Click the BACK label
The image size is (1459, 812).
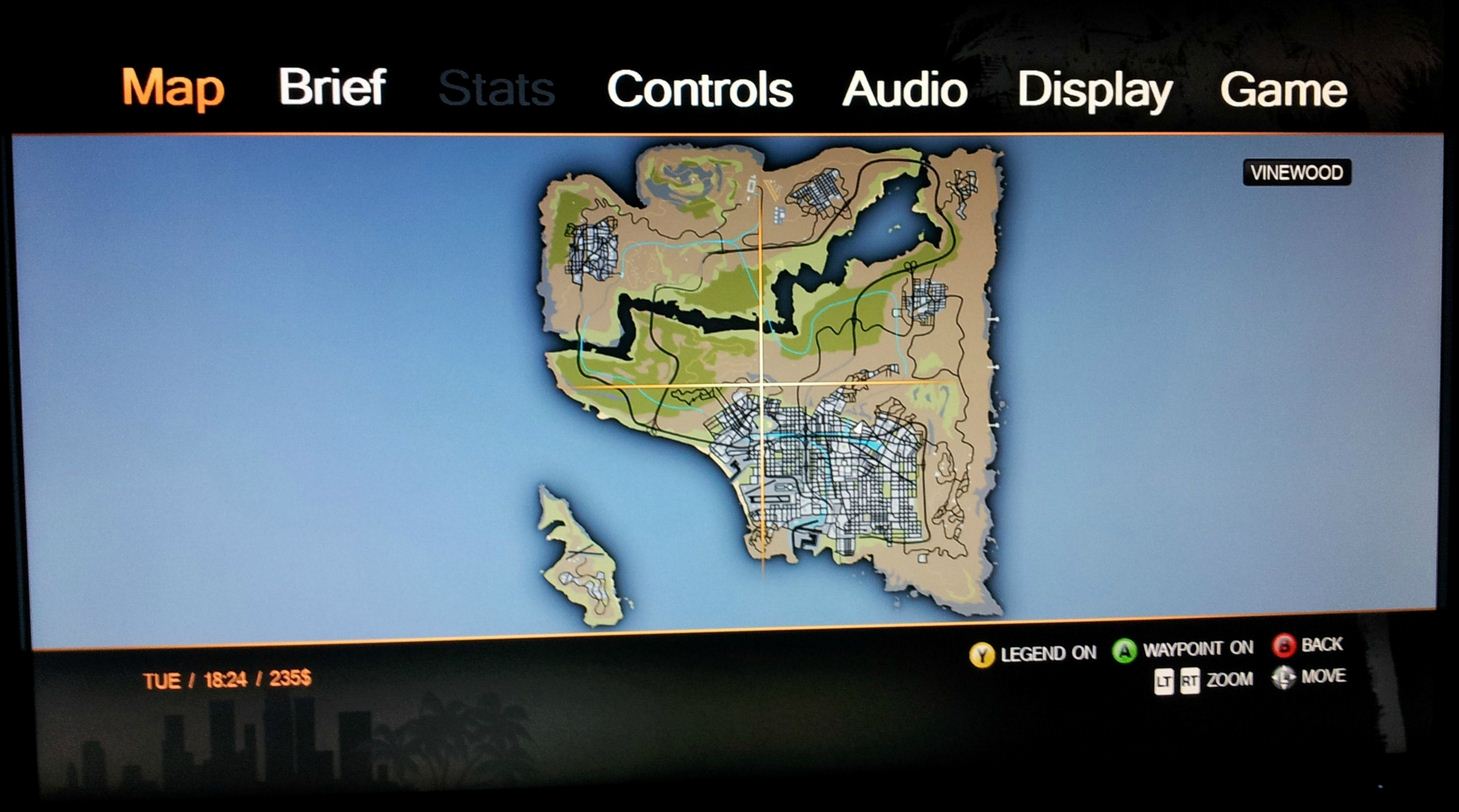coord(1322,645)
